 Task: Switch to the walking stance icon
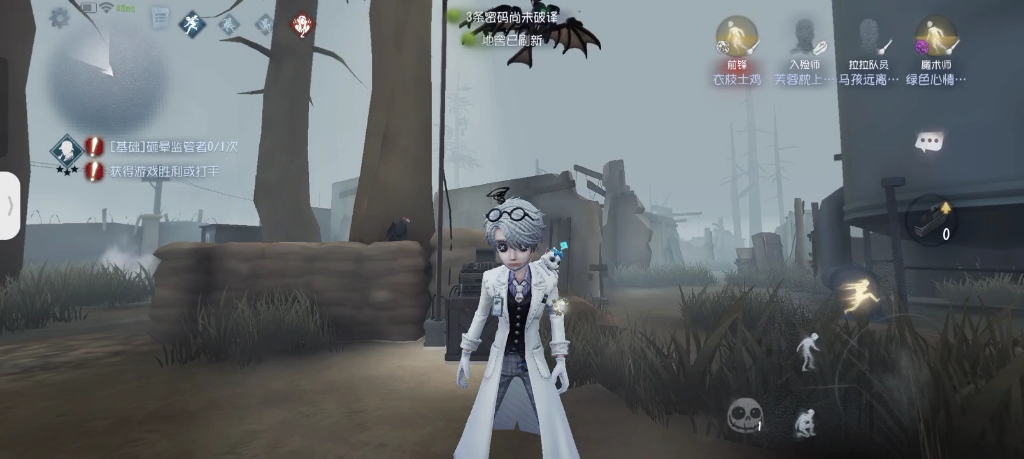807,350
